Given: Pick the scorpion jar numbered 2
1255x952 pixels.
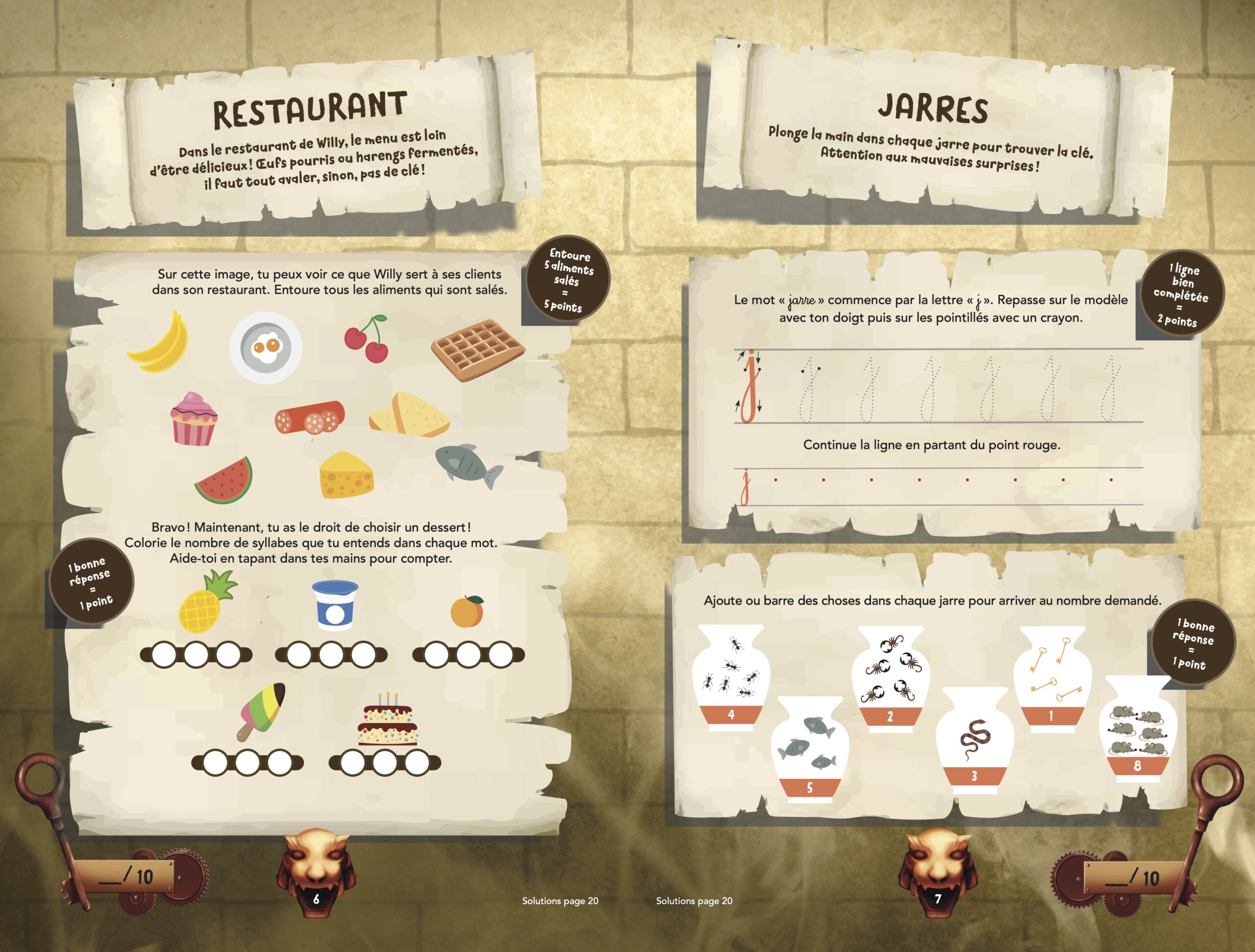Looking at the screenshot, I should tap(890, 678).
